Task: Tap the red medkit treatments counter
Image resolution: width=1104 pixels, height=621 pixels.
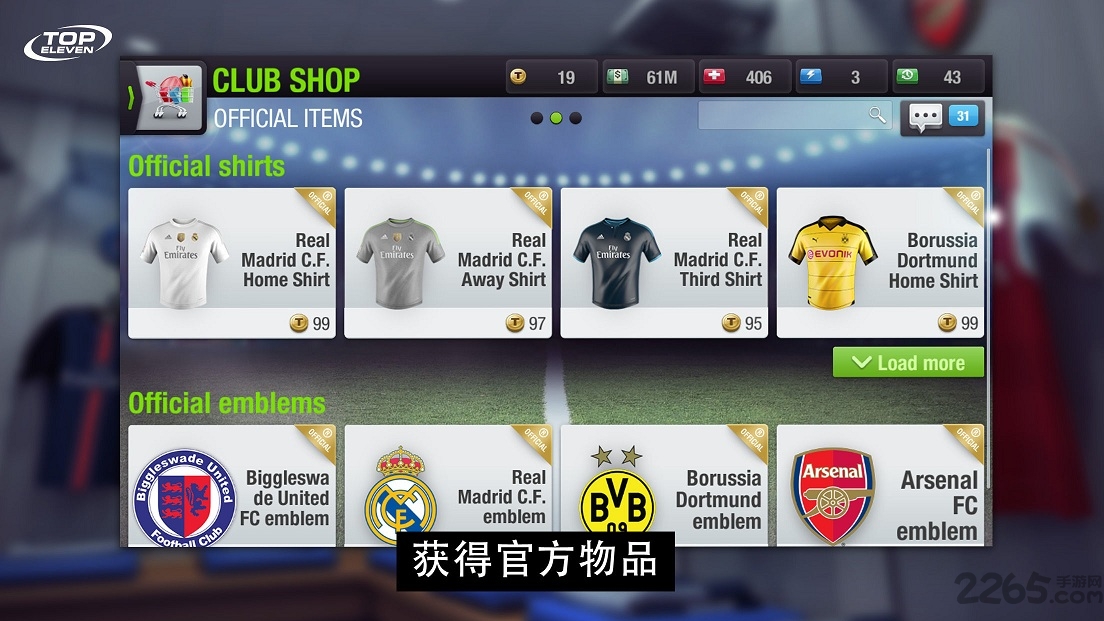Action: click(744, 77)
